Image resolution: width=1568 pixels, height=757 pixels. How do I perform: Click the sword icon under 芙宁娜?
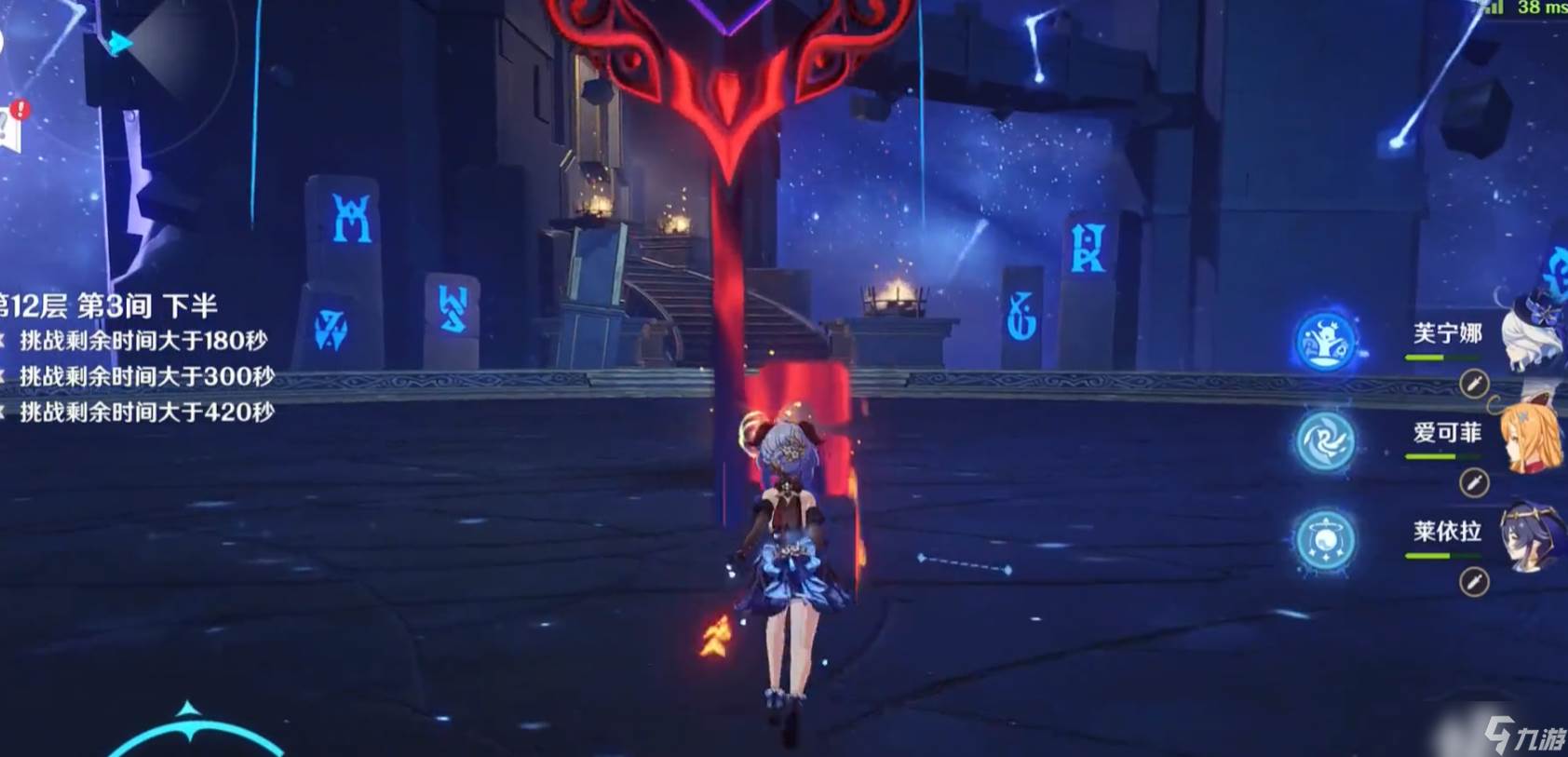pyautogui.click(x=1473, y=384)
